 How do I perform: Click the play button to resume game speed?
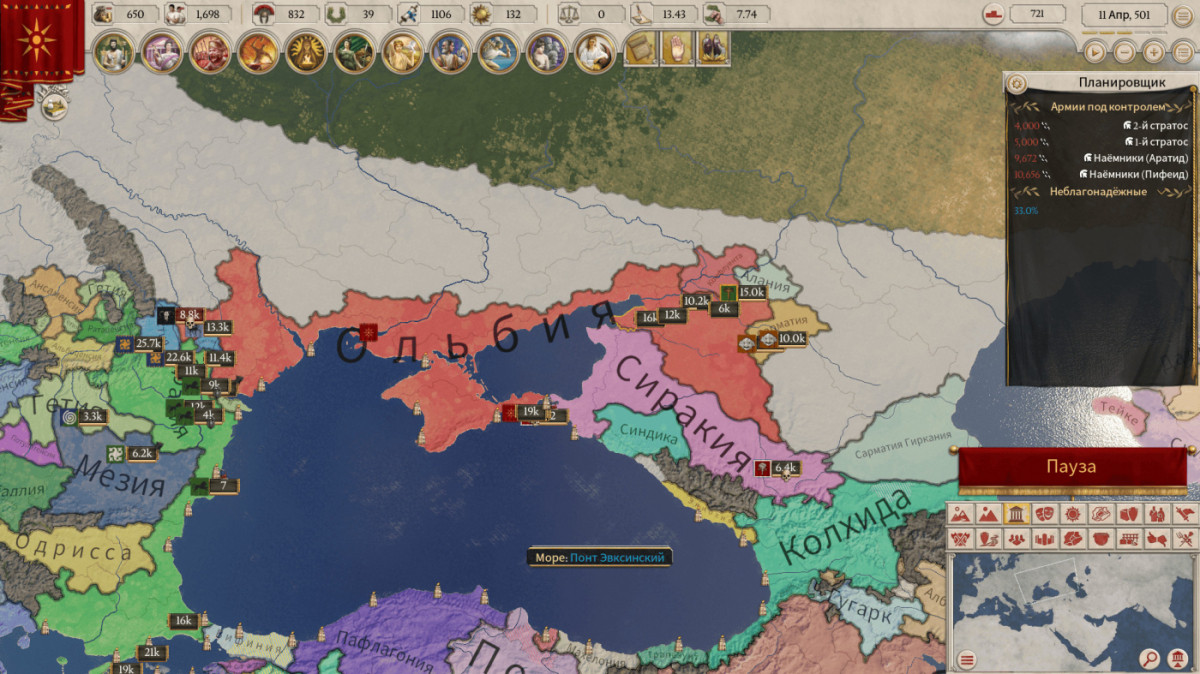1095,51
